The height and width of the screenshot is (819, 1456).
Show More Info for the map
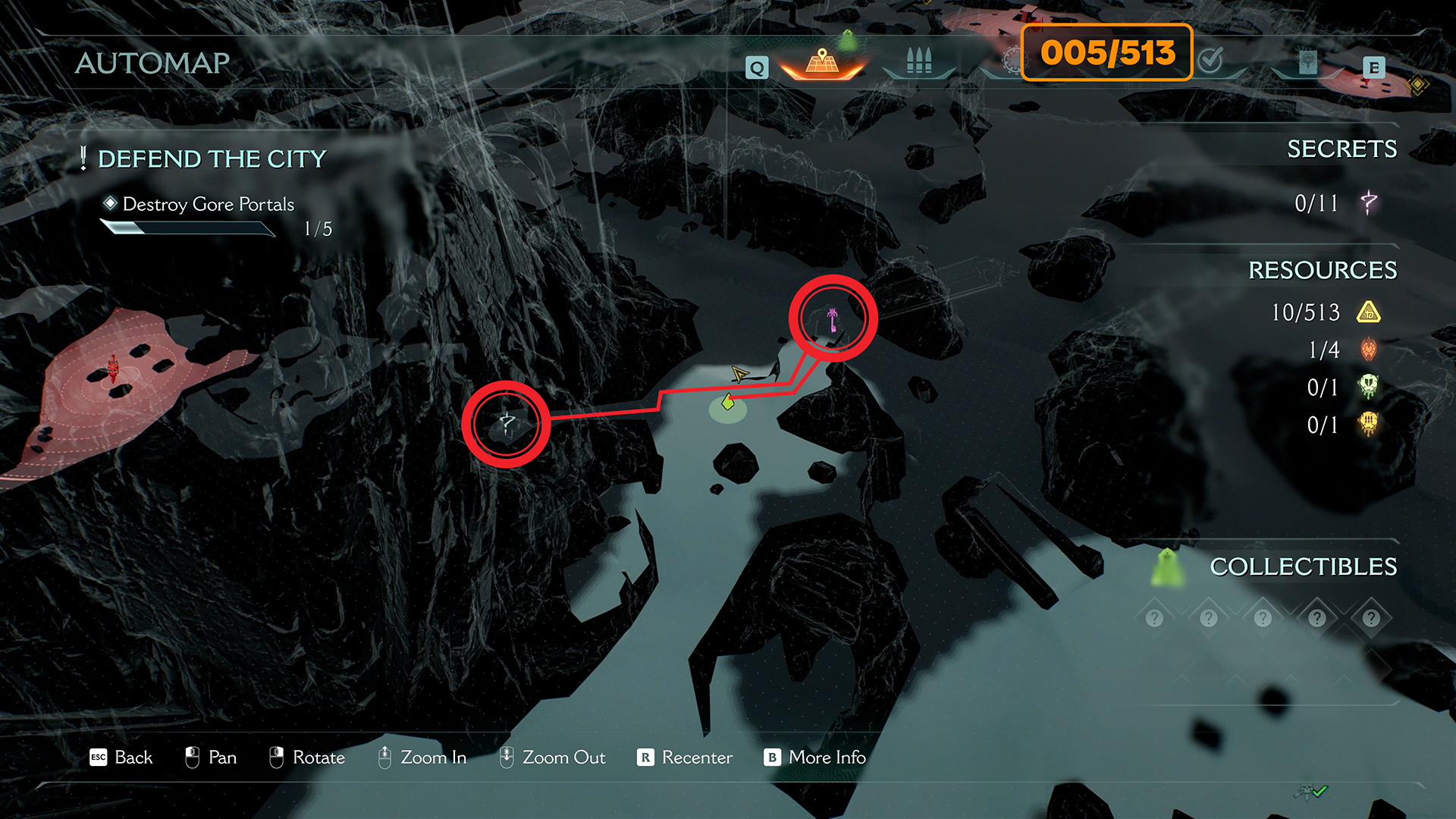click(815, 758)
